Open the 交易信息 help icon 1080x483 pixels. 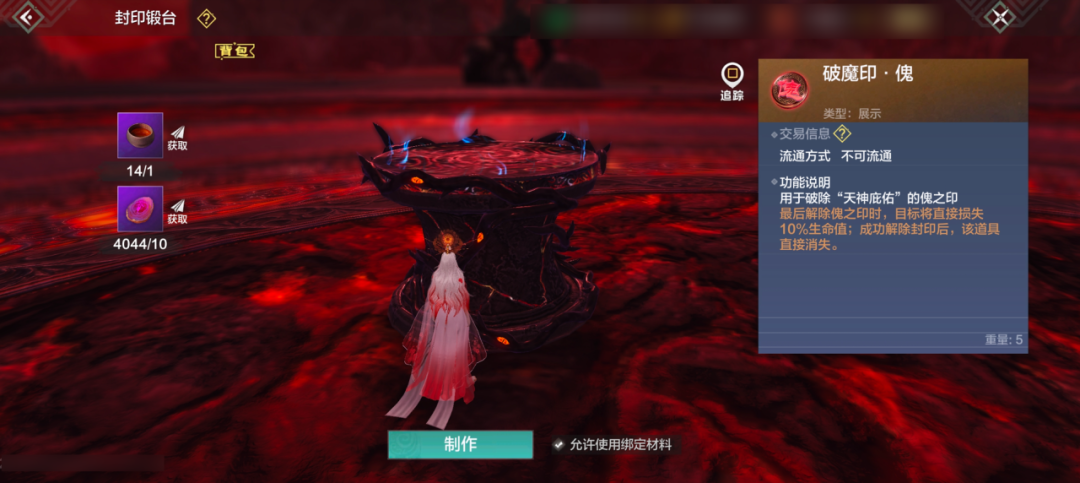(843, 134)
